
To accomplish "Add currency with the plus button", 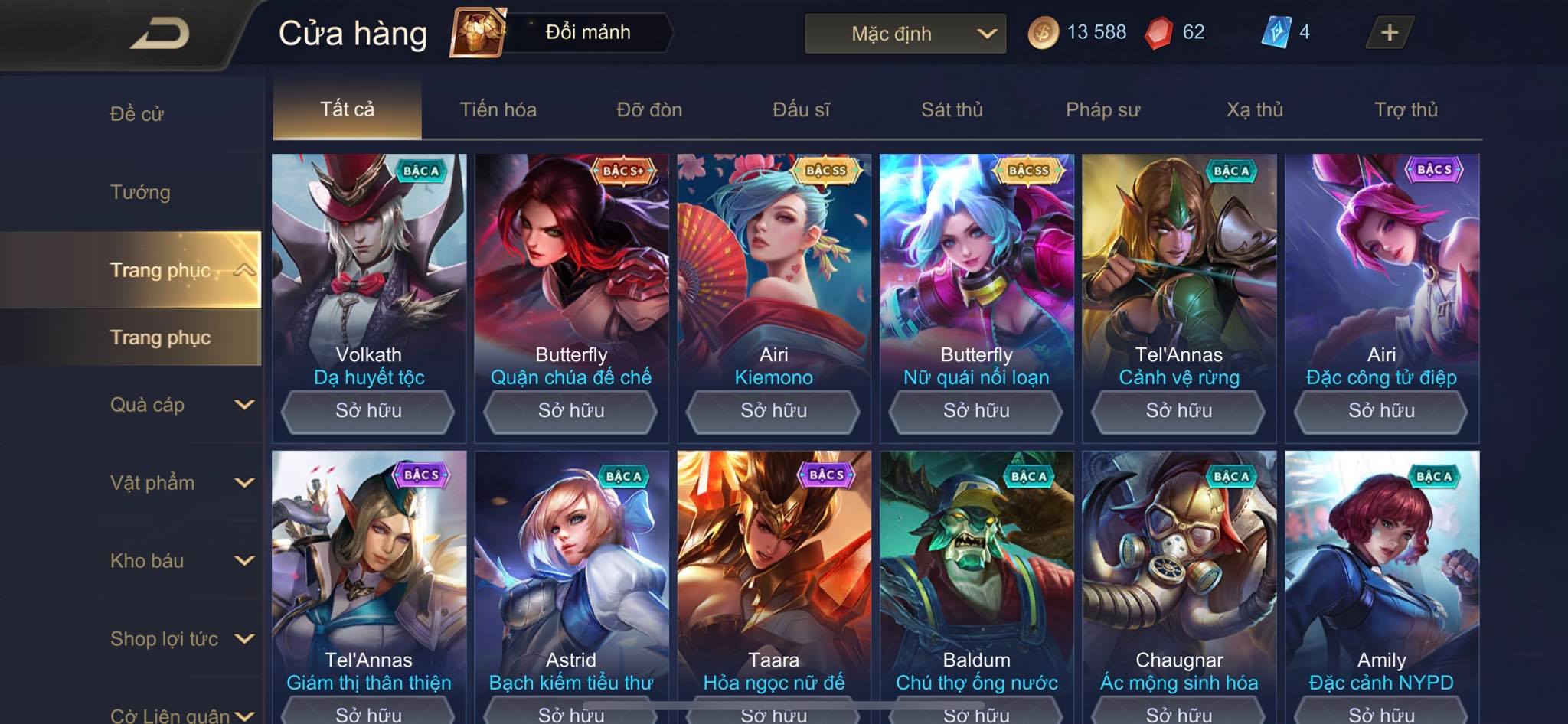I will point(1389,32).
